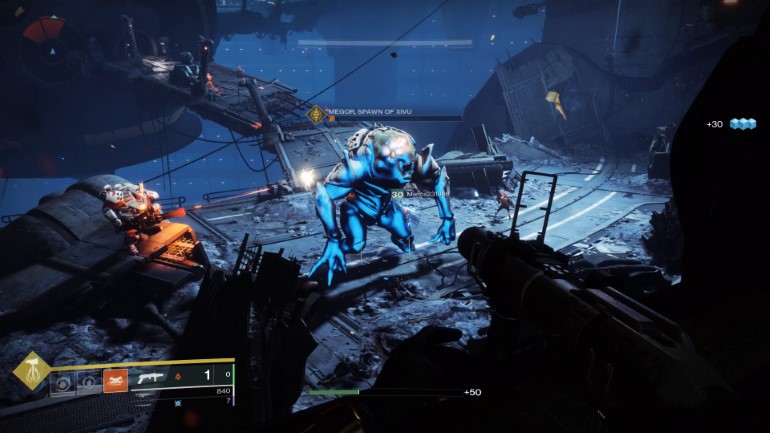Viewport: 770px width, 433px height.
Task: Activate the golden diamond Super ability icon
Action: [x=31, y=371]
